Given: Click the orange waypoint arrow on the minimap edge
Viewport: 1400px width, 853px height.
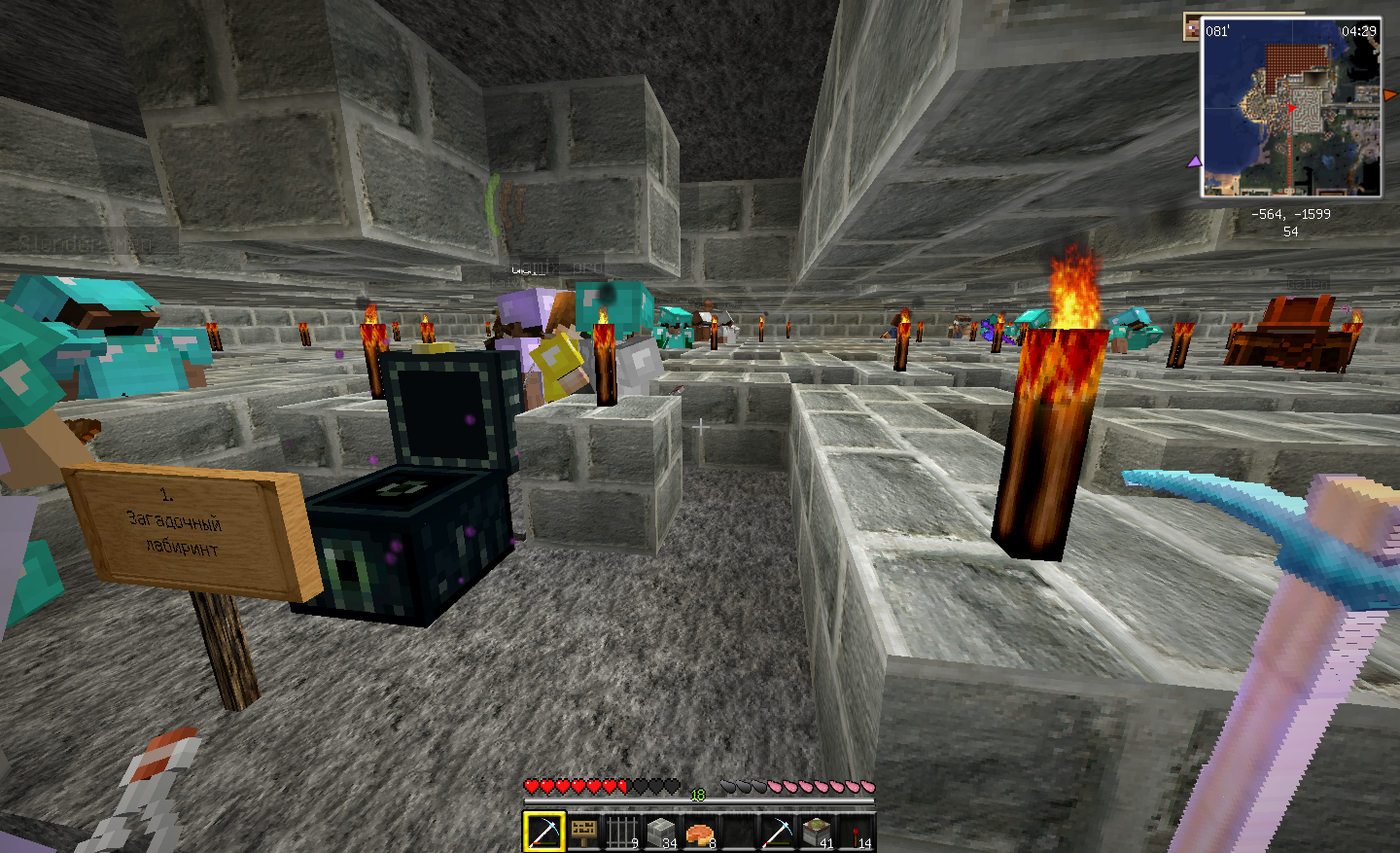Looking at the screenshot, I should click(1389, 94).
